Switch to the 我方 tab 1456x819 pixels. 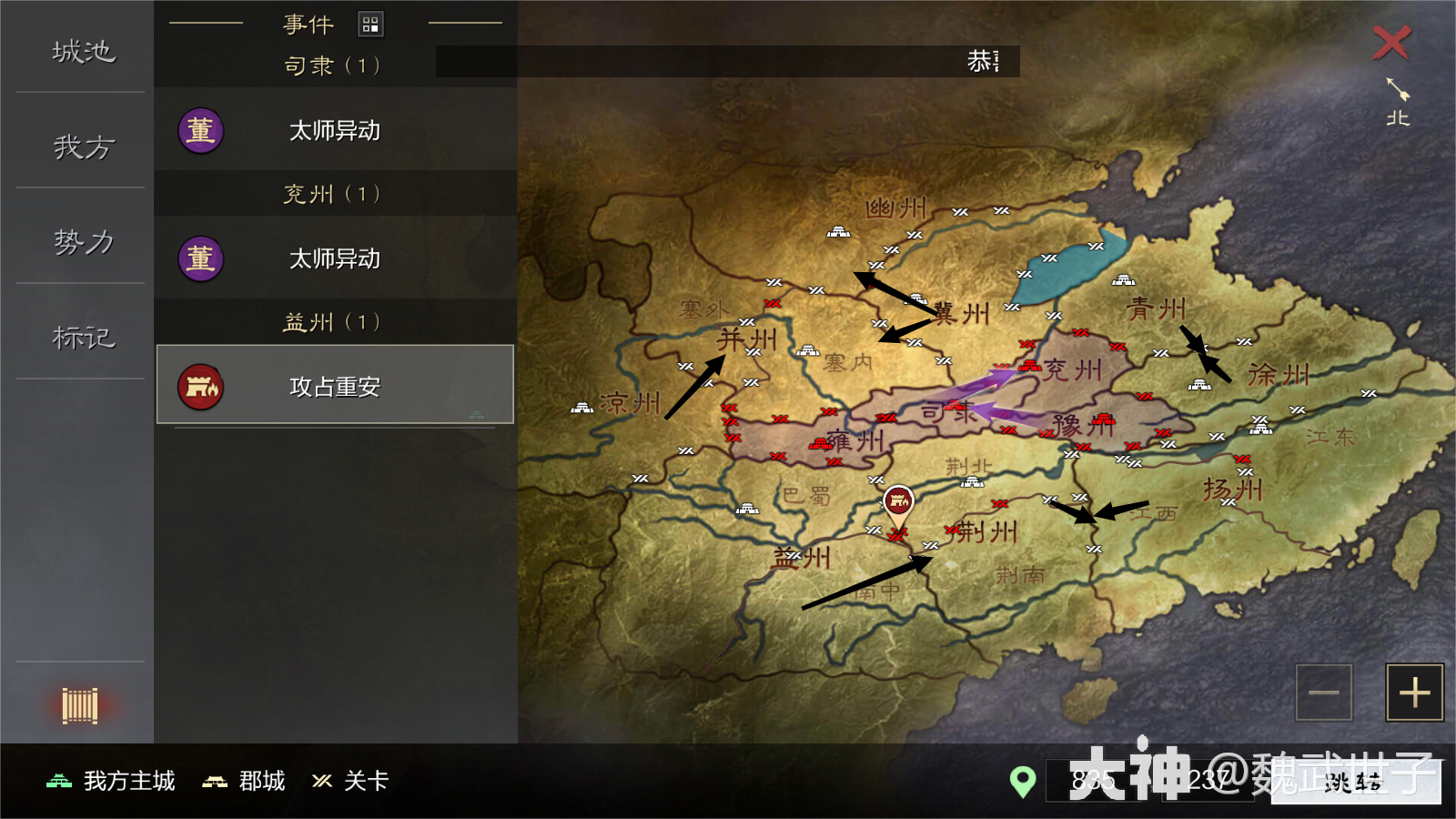coord(82,147)
